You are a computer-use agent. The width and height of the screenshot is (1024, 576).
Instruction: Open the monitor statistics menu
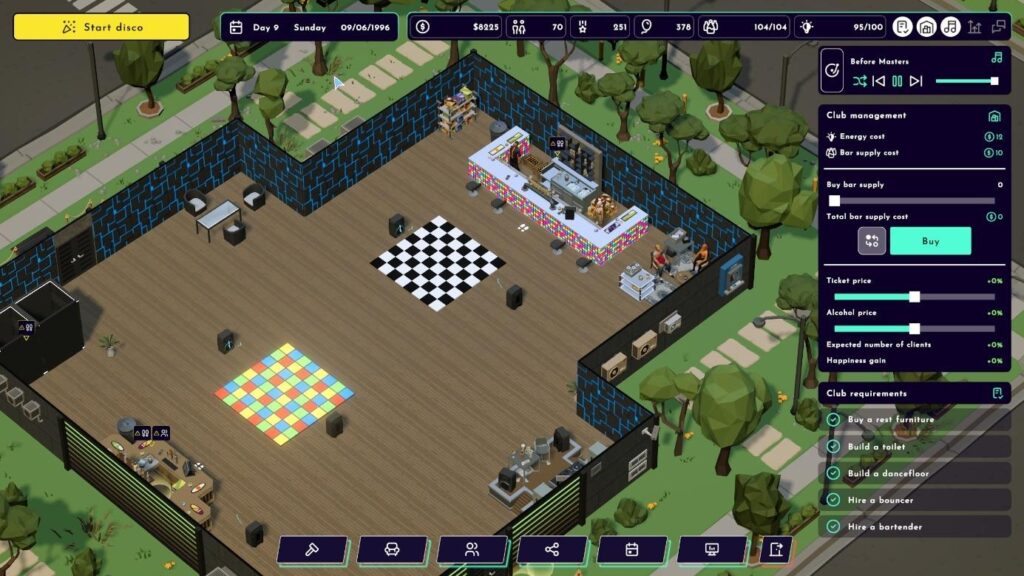(x=712, y=549)
